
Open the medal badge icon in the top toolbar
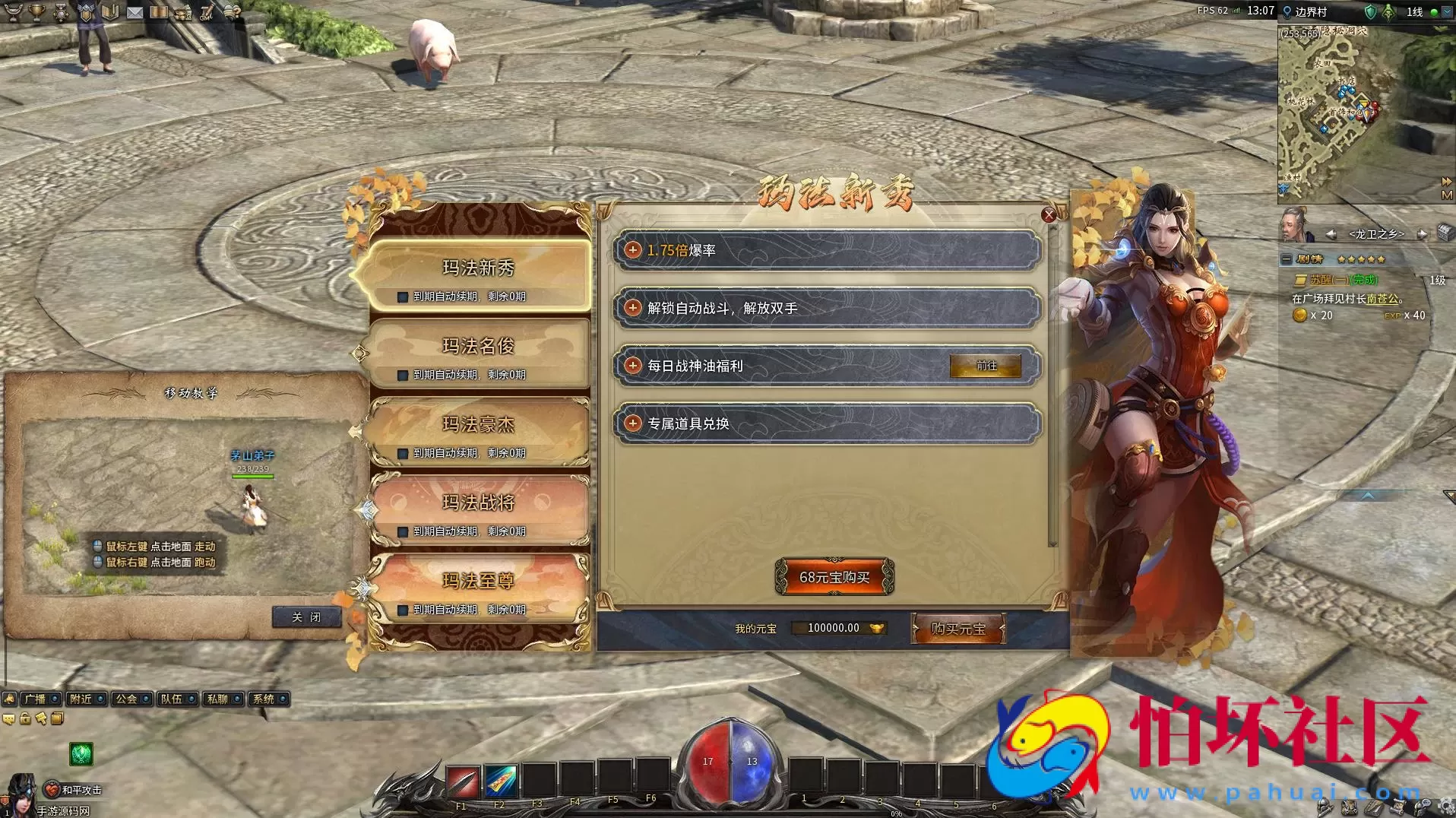[x=59, y=13]
